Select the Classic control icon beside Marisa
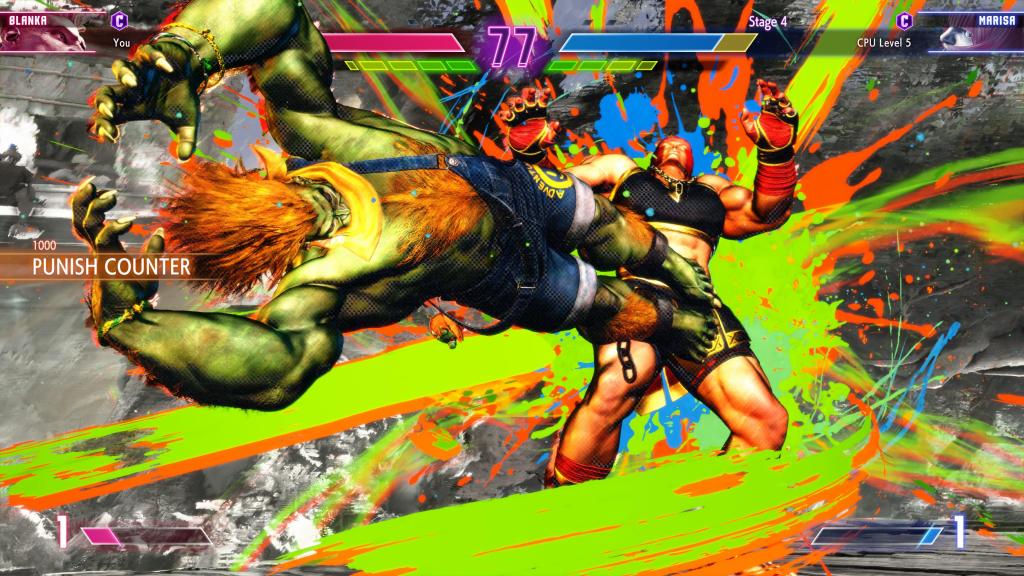The image size is (1024, 576). [904, 20]
